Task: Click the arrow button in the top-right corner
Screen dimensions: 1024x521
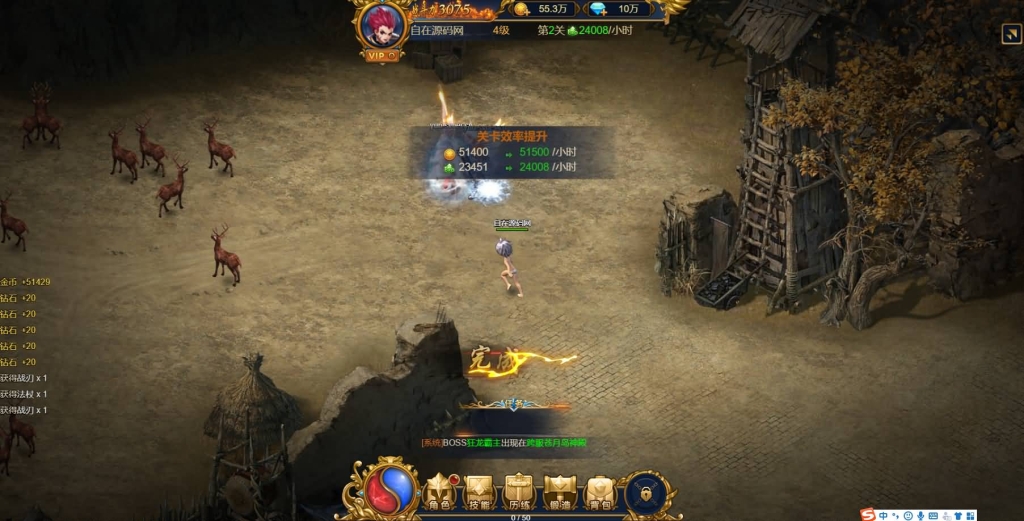Action: (x=1010, y=35)
